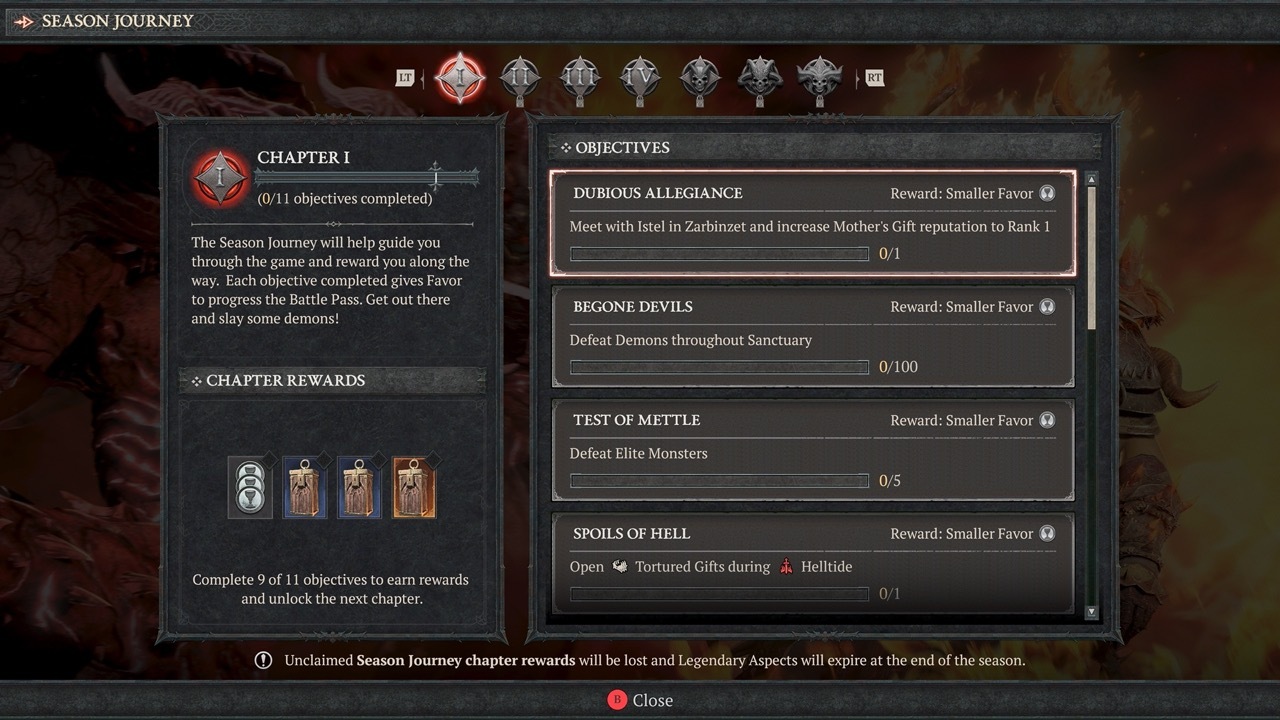The width and height of the screenshot is (1280, 720).
Task: Click the objectives scrollbar down arrow
Action: [x=1091, y=612]
